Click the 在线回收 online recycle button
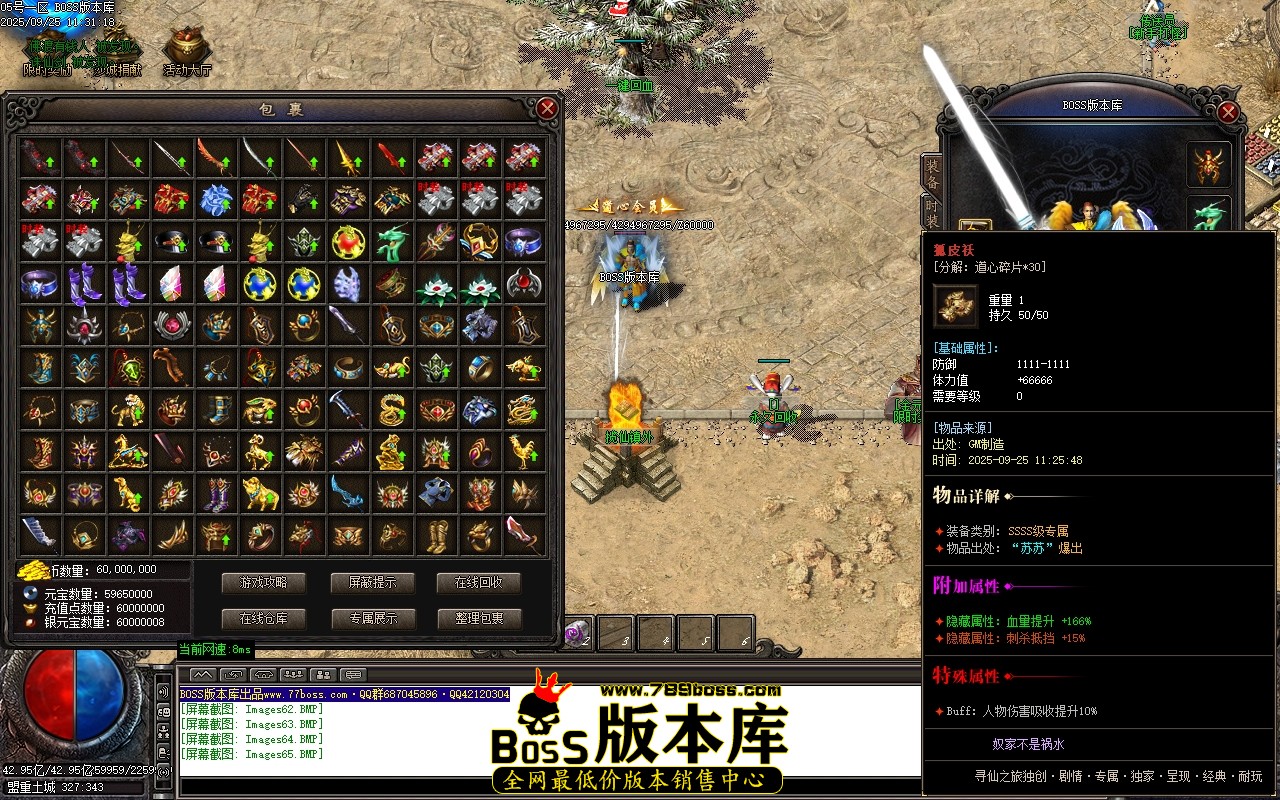Viewport: 1280px width, 800px height. (481, 582)
